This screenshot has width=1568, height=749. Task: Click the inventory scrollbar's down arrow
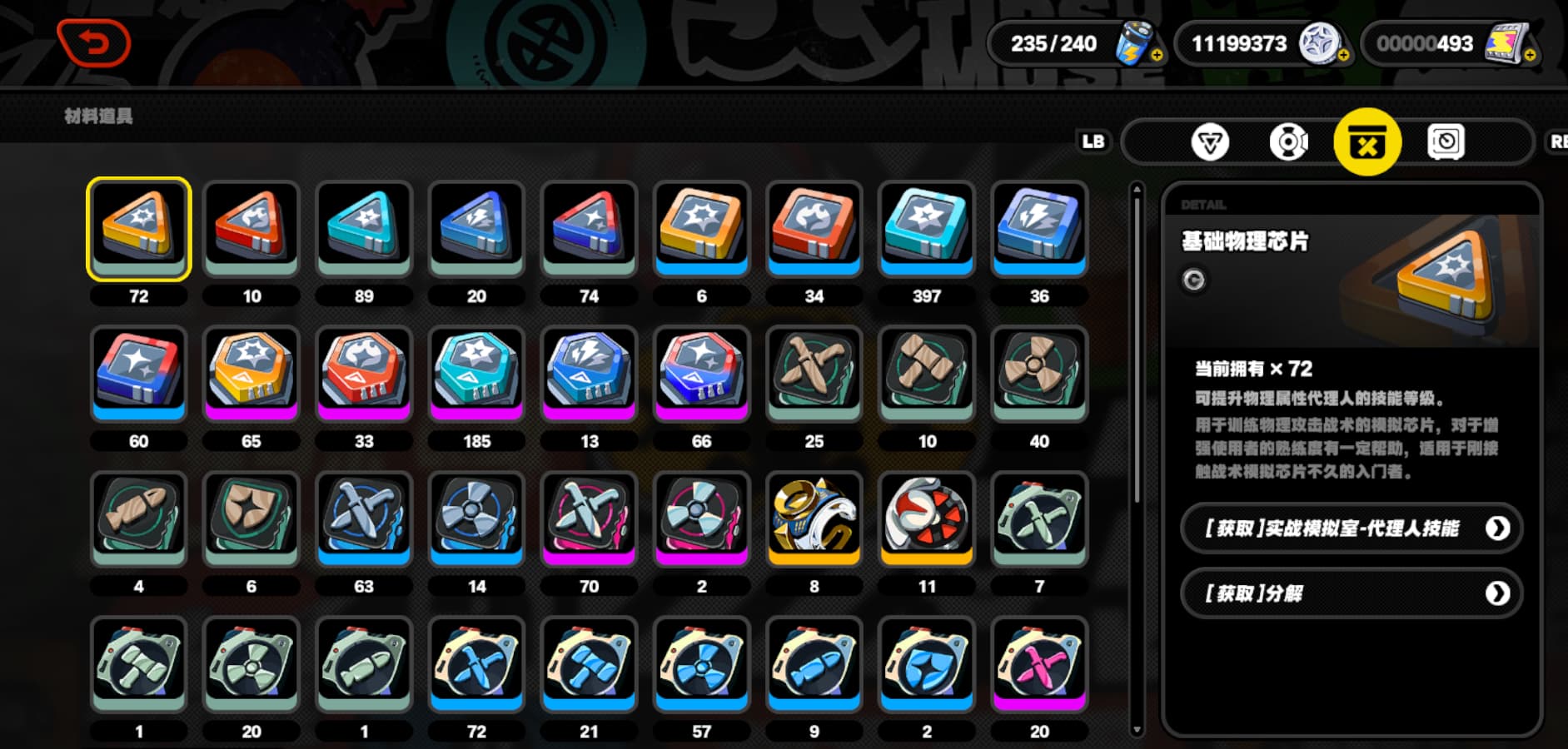pyautogui.click(x=1137, y=731)
